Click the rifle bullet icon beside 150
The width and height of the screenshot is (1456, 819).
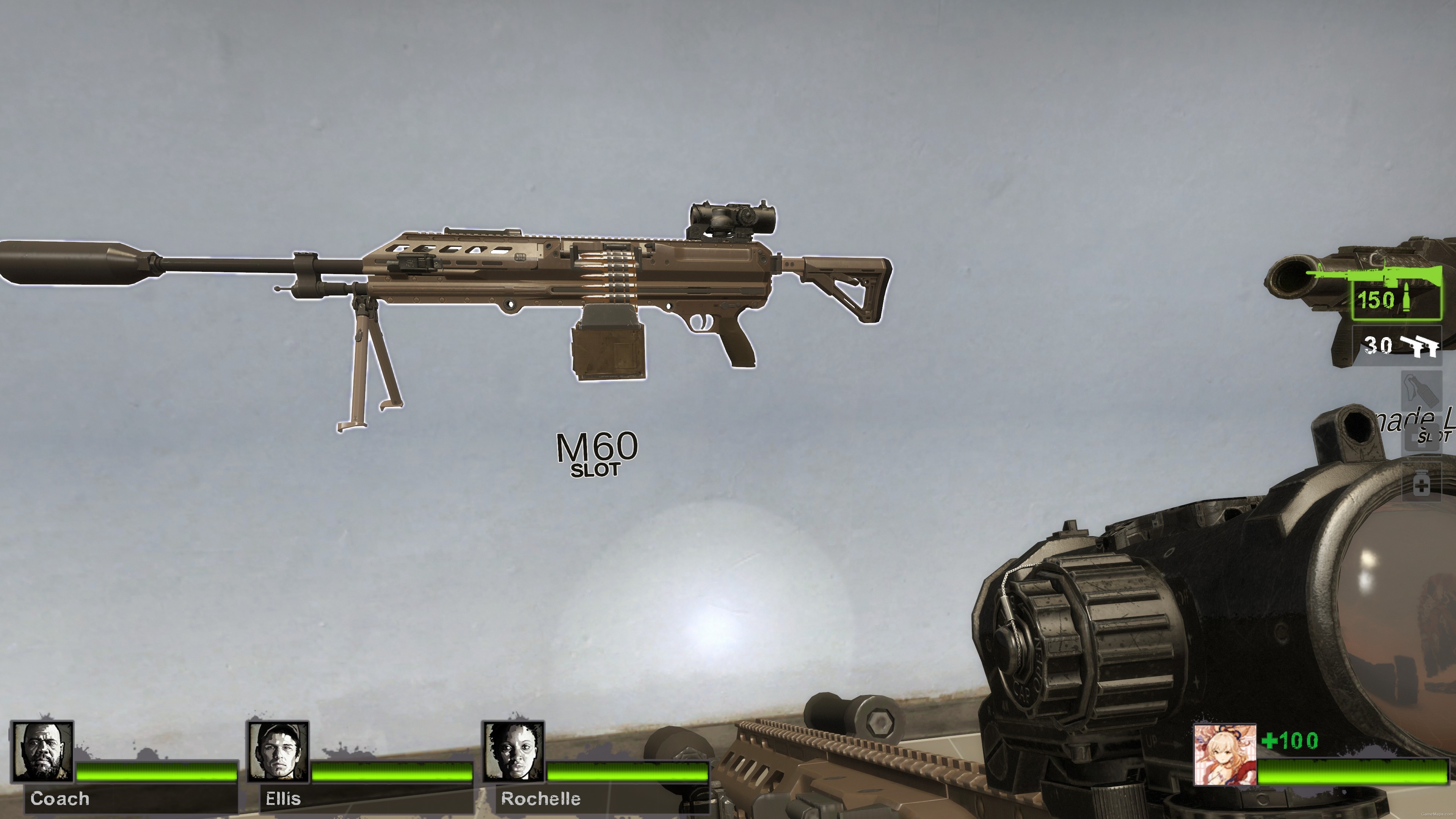1407,297
